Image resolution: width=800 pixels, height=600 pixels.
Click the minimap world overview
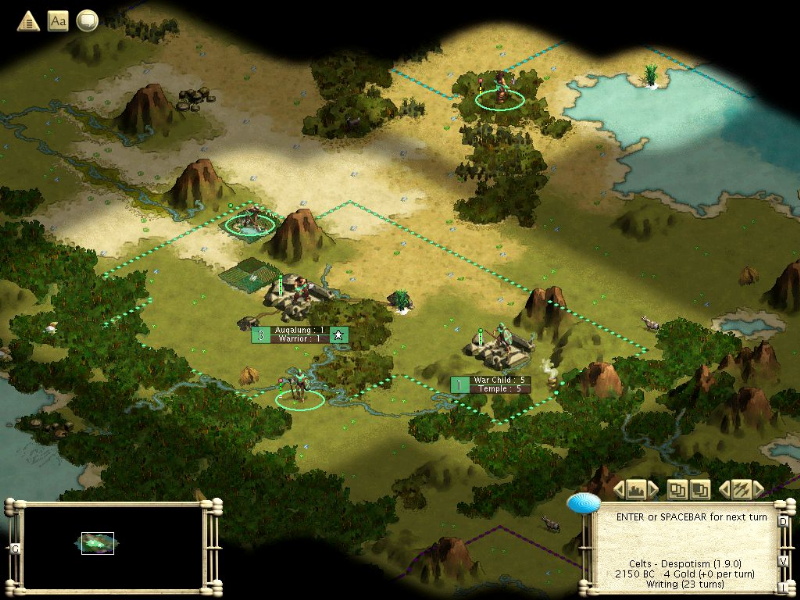pos(114,545)
